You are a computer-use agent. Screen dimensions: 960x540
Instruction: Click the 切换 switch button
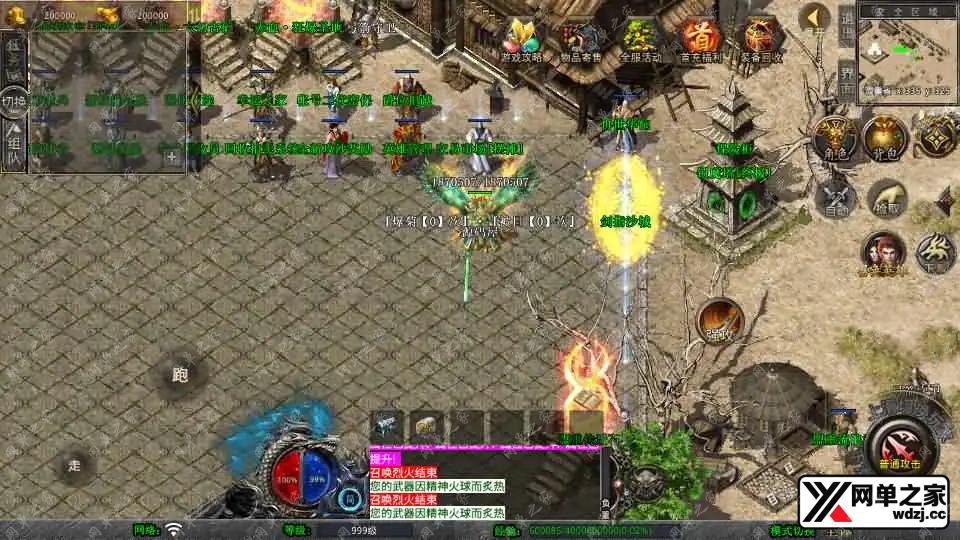coord(13,101)
